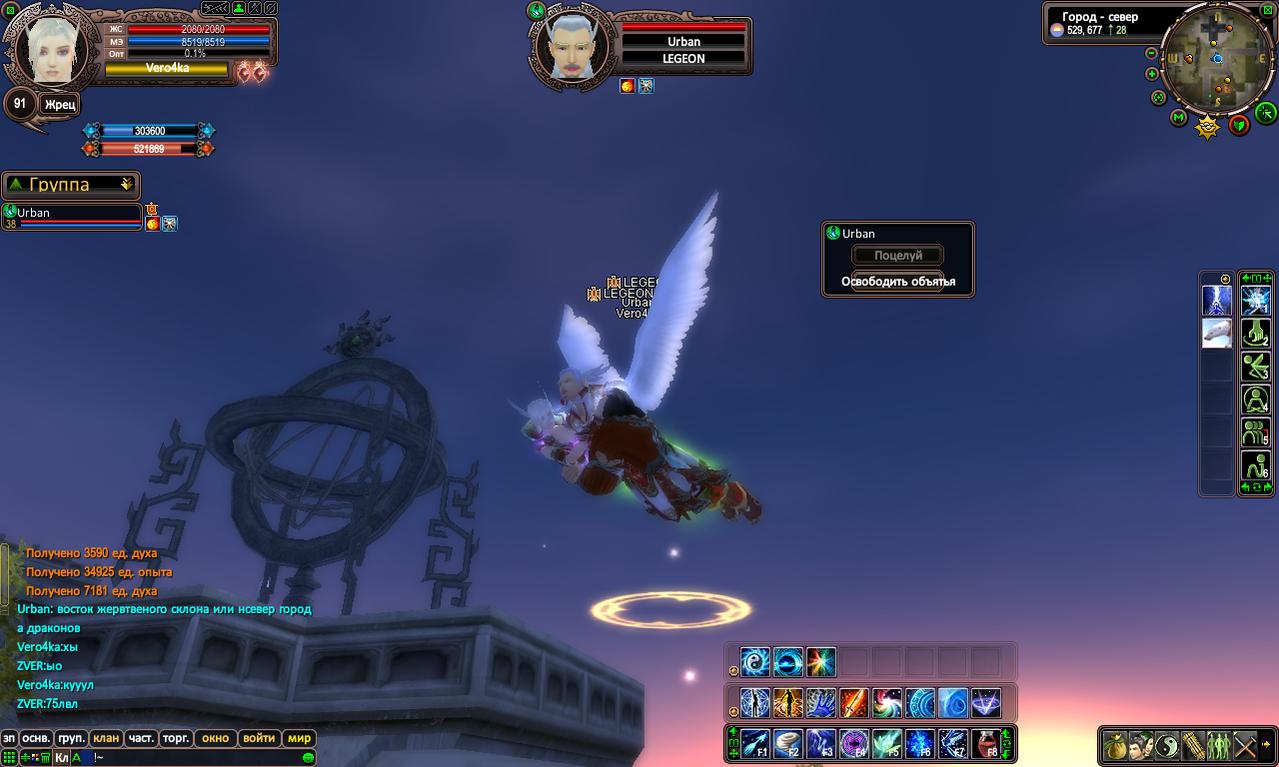The image size is (1279, 767).
Task: Use the F8 red potion slot
Action: [985, 744]
